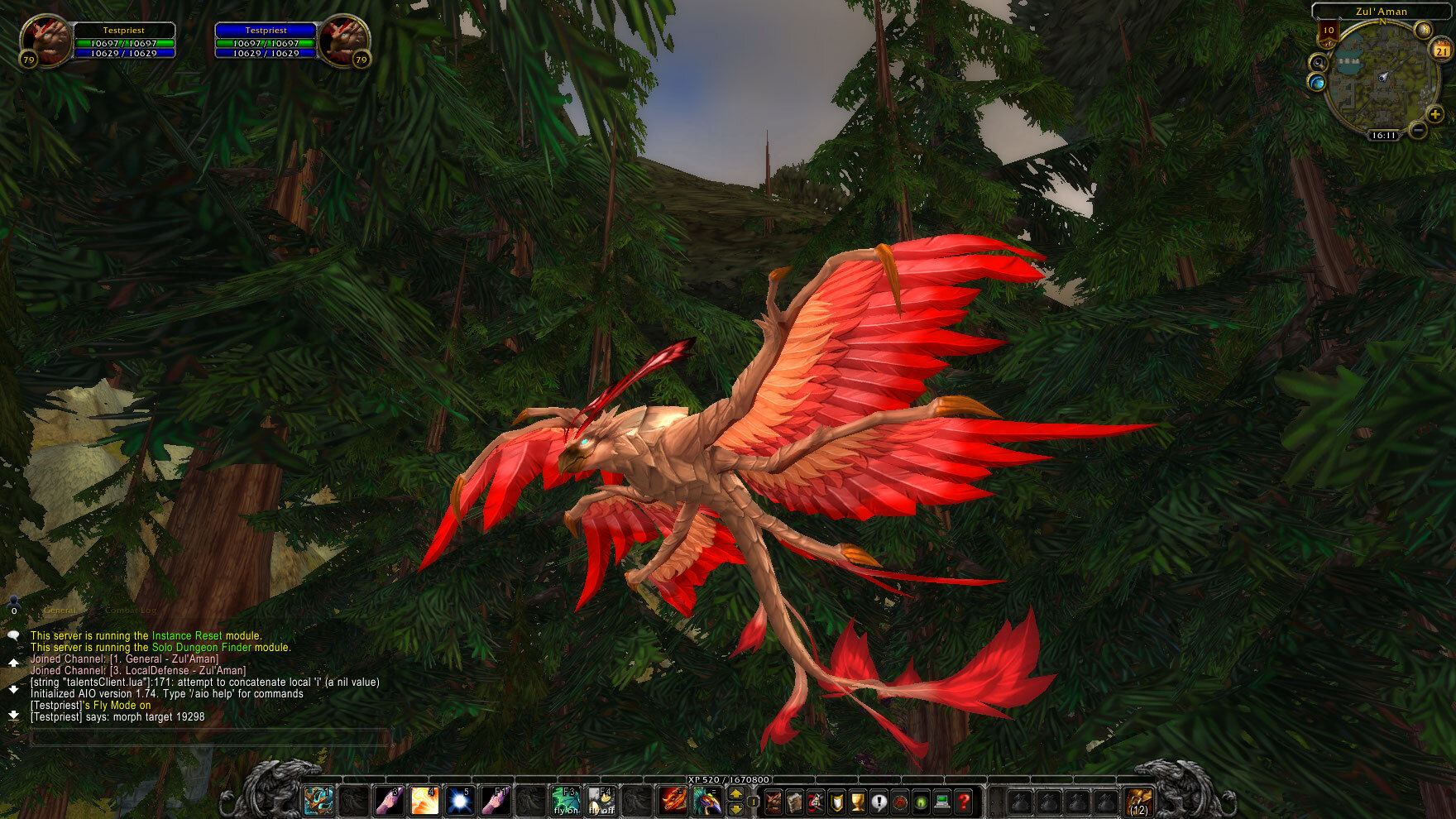
Task: Zoom in the minimap with plus button
Action: (1435, 114)
